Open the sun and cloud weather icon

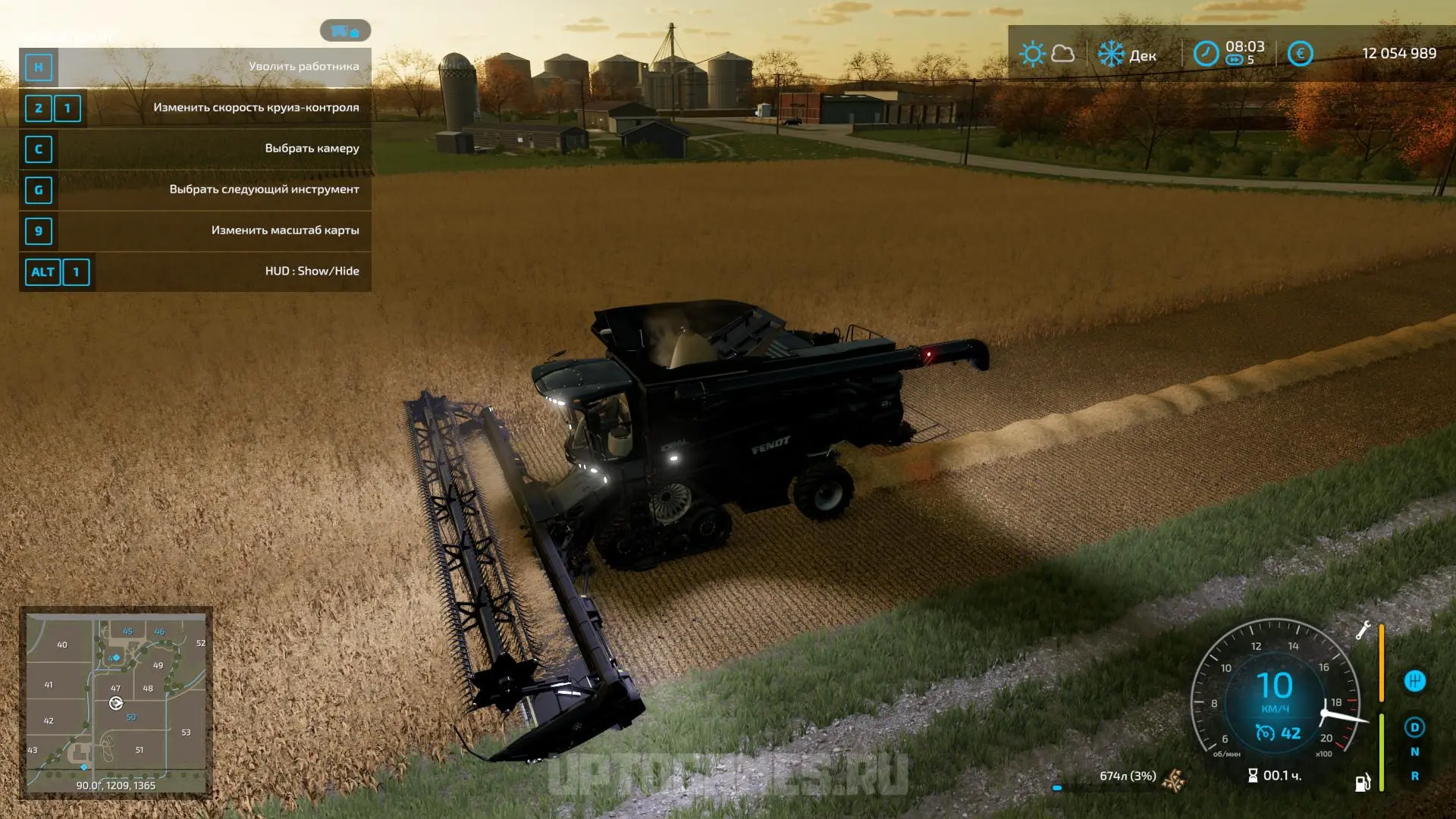coord(1046,54)
